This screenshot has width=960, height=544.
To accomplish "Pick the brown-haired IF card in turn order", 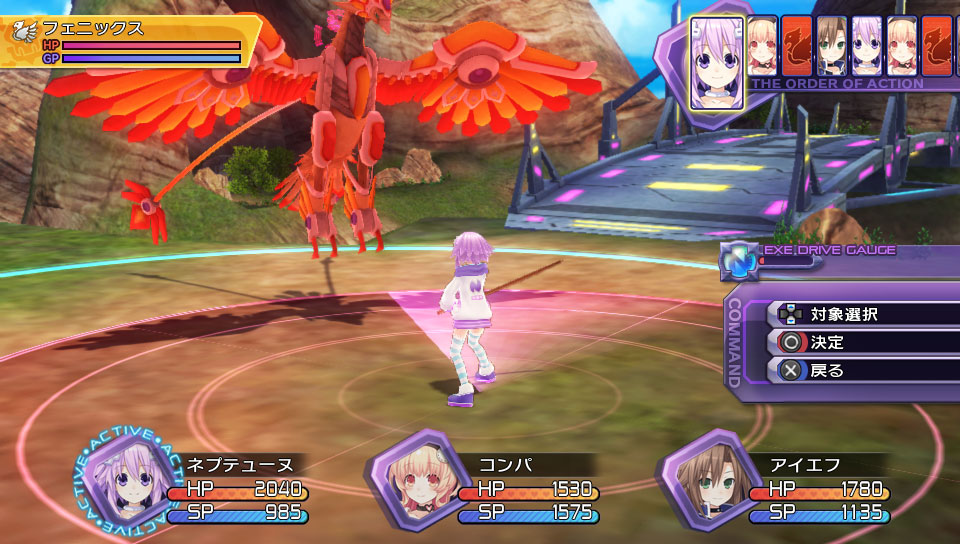I will [x=831, y=46].
